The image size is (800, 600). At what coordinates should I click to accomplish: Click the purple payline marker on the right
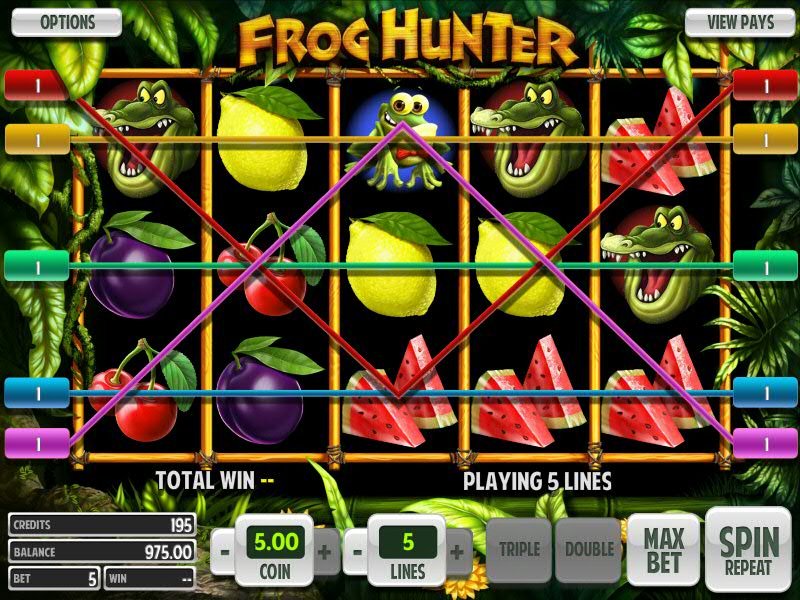765,442
